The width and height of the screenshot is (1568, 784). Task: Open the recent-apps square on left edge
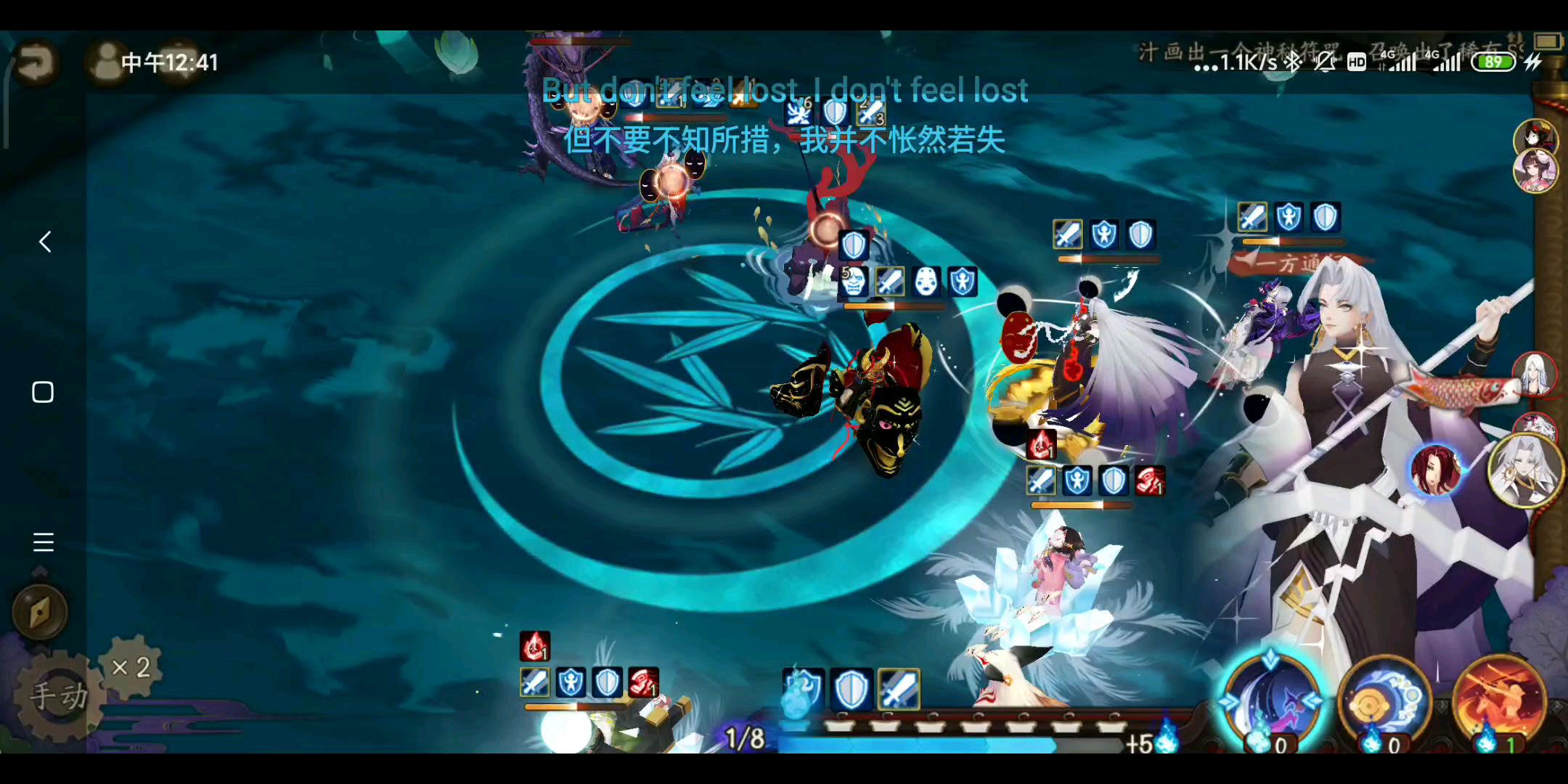pyautogui.click(x=44, y=392)
